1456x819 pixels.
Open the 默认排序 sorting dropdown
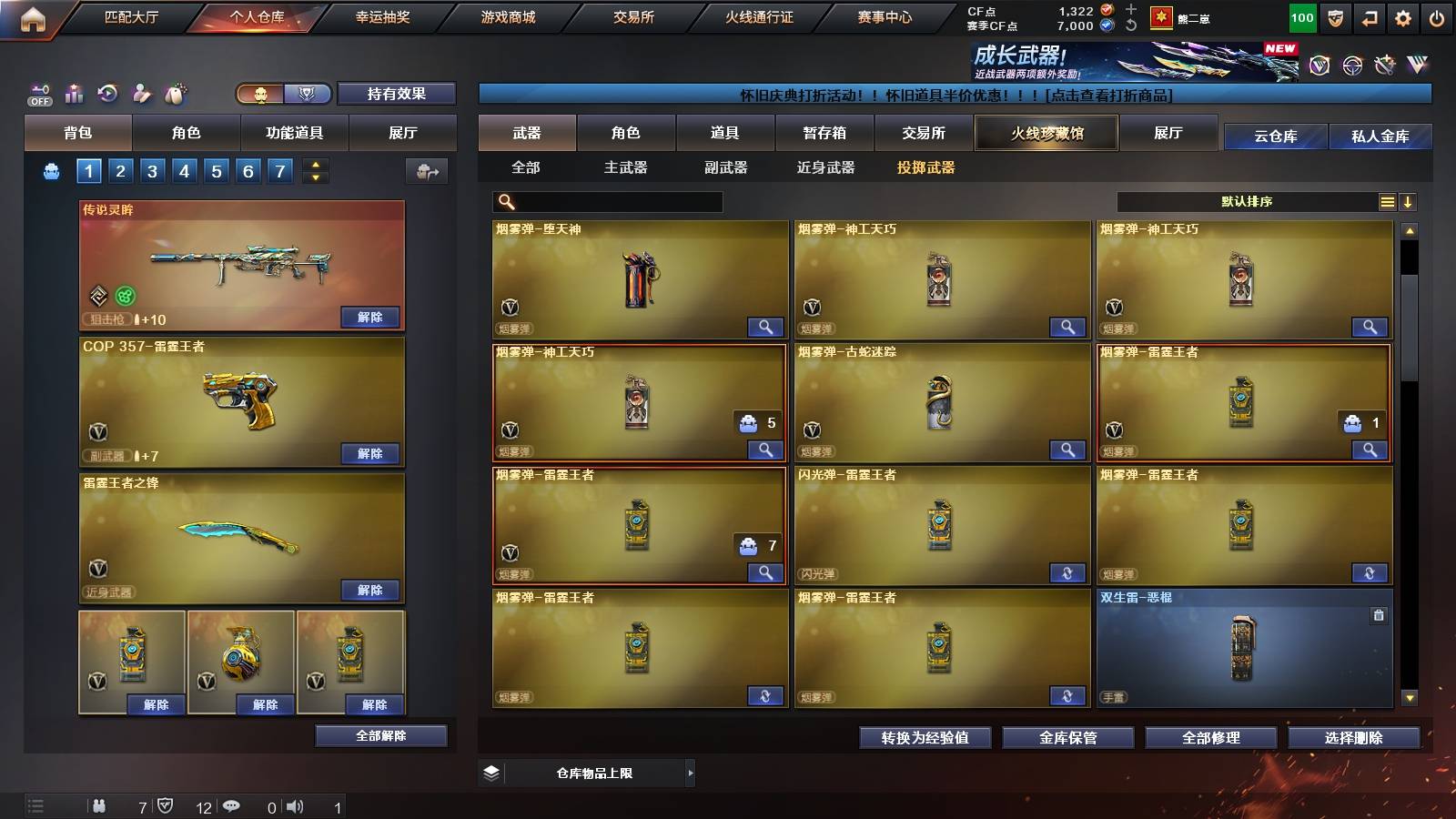coord(1247,201)
